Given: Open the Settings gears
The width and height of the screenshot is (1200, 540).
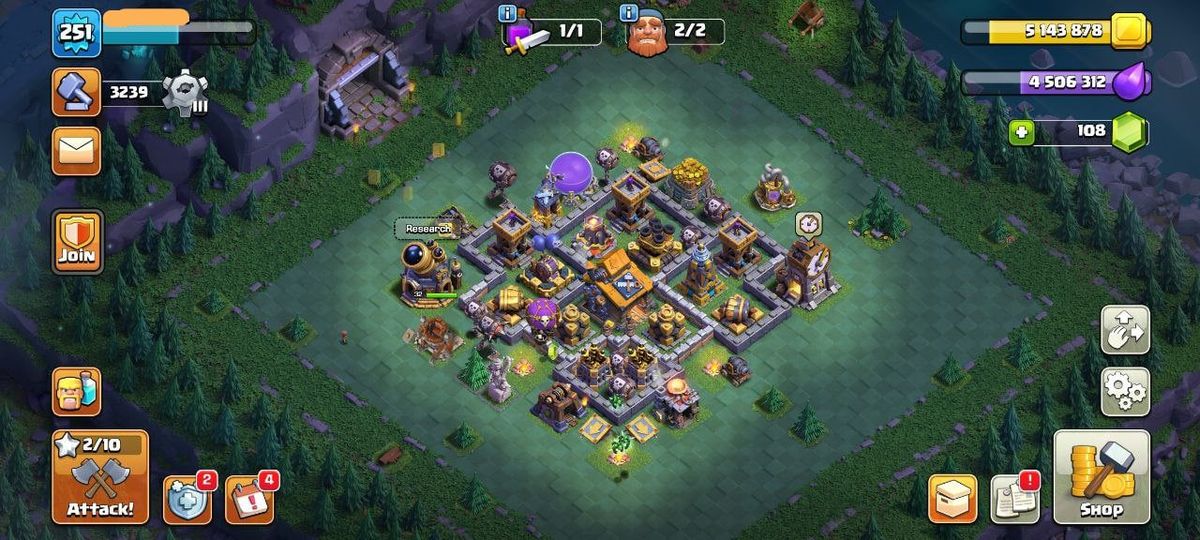Looking at the screenshot, I should point(1125,391).
